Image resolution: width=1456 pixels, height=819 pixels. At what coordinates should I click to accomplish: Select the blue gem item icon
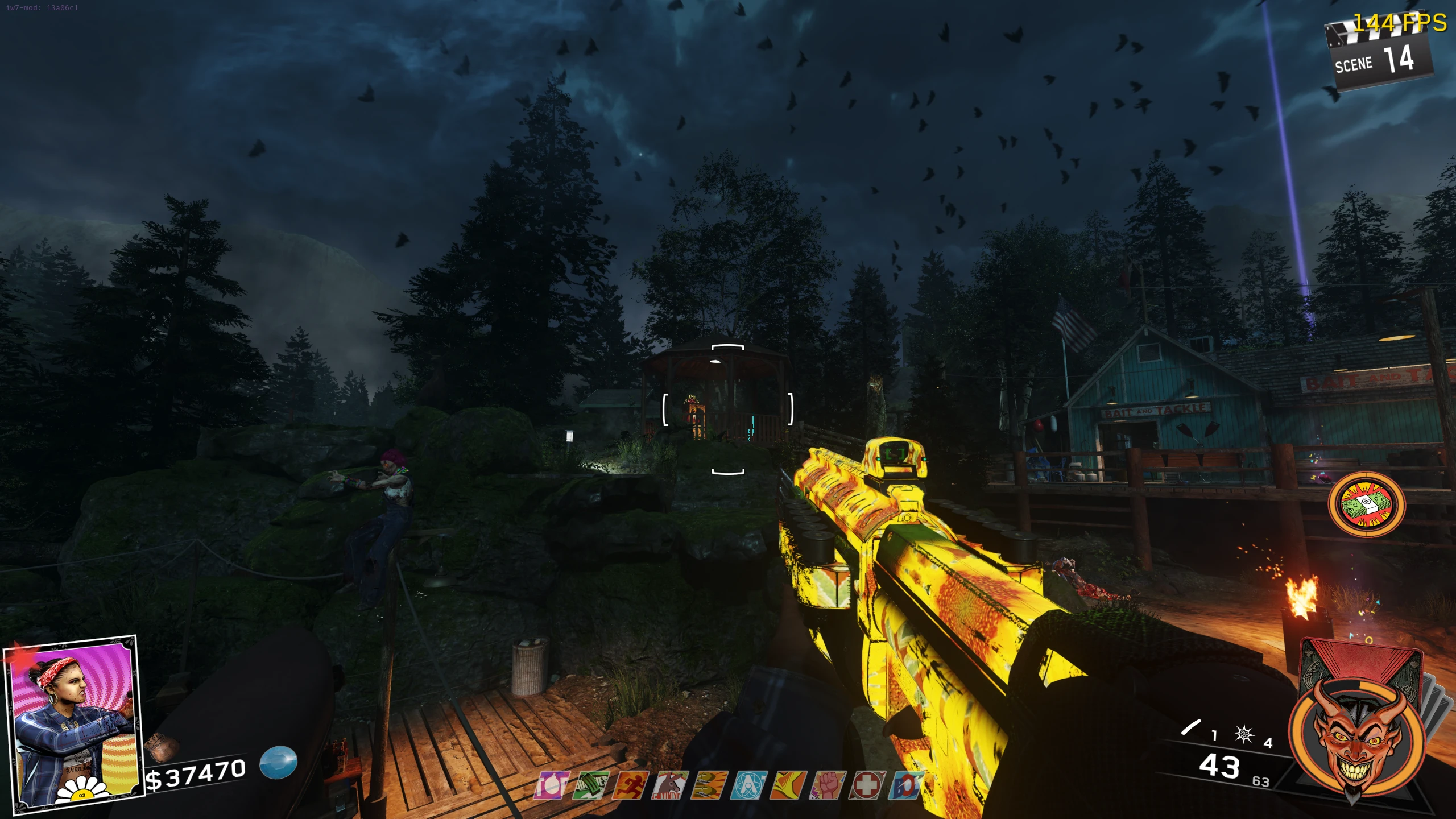[x=279, y=762]
